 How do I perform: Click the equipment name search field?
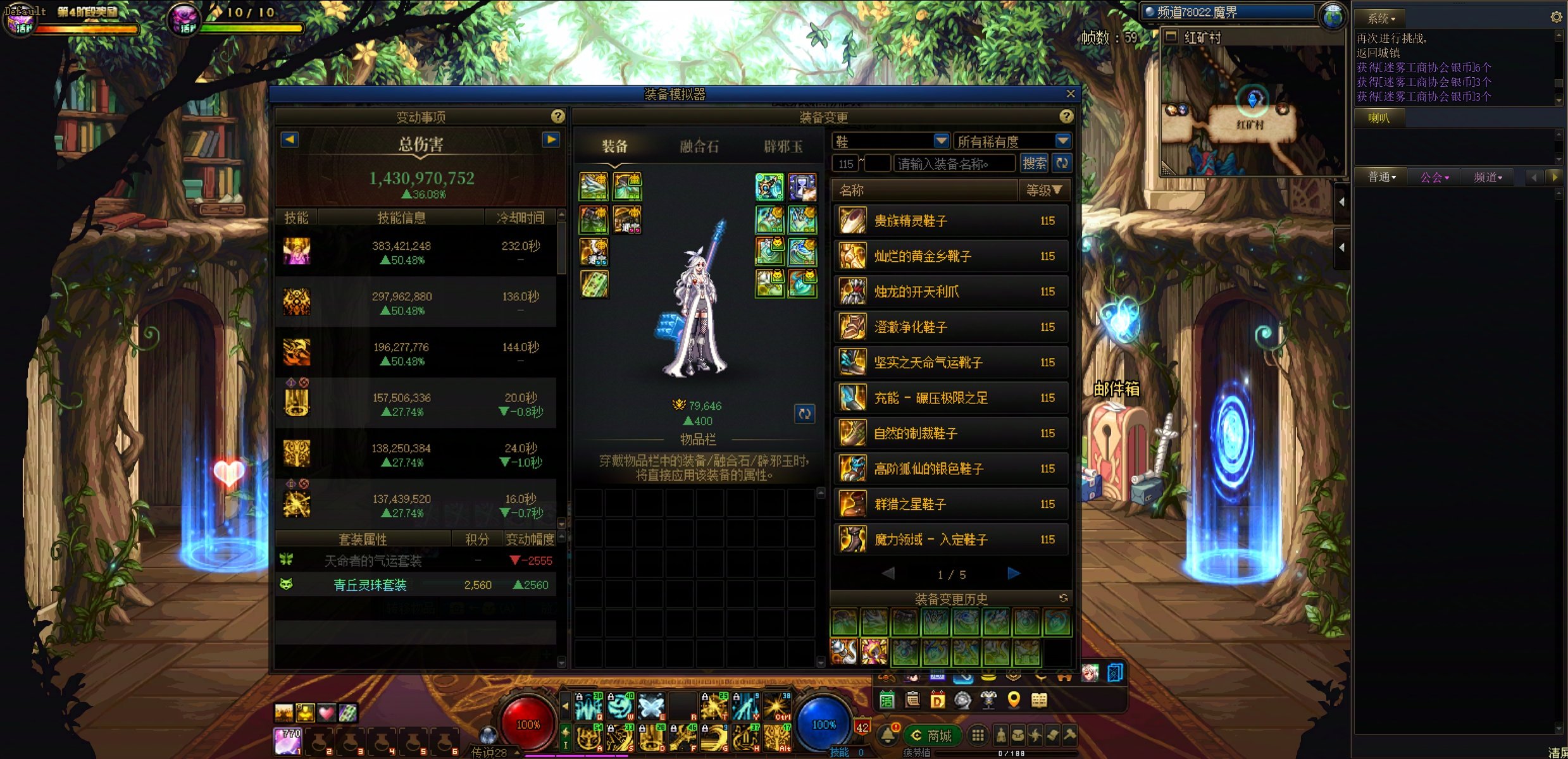coord(954,164)
